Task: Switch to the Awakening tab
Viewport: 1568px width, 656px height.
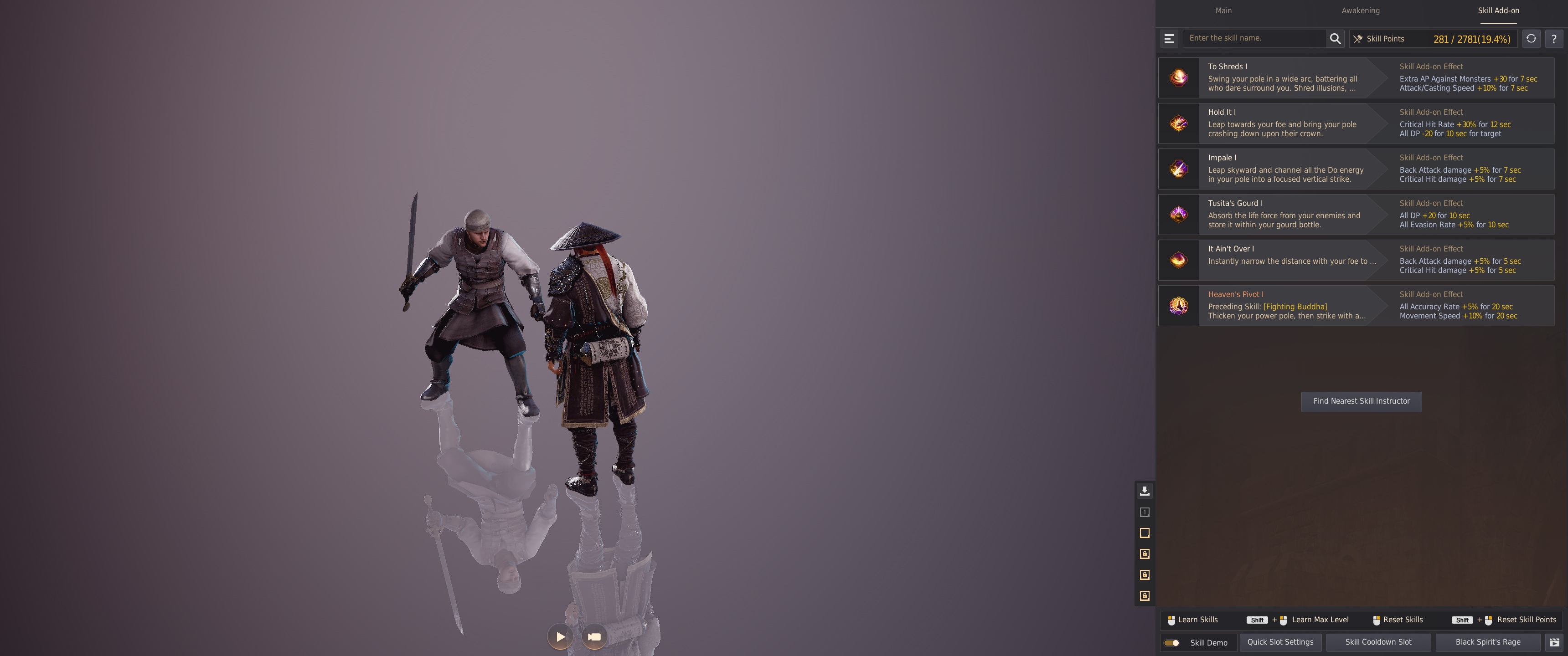Action: click(x=1361, y=10)
